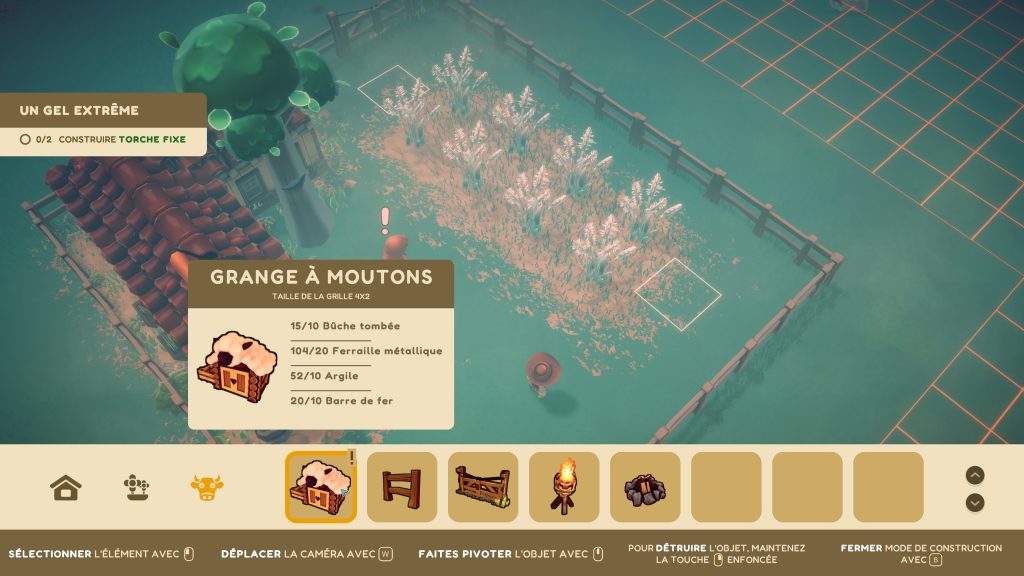The width and height of the screenshot is (1024, 576).
Task: Page down in the build item list
Action: coord(975,502)
